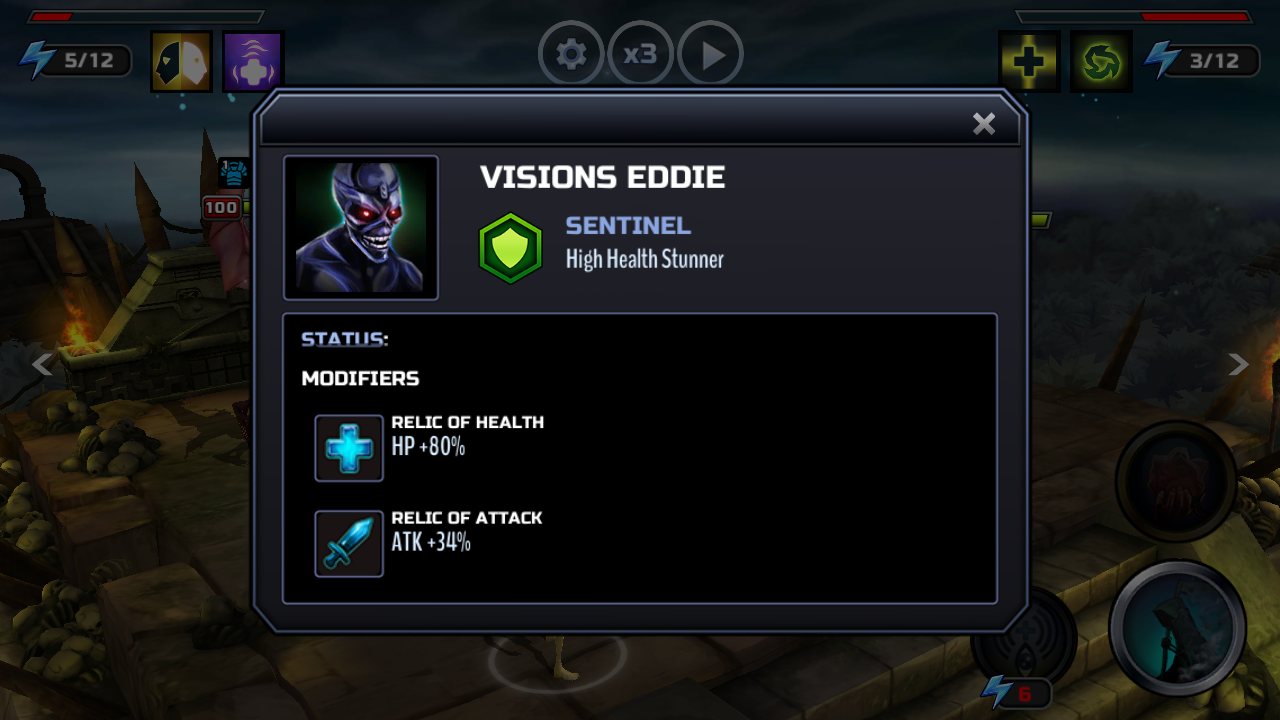Image resolution: width=1280 pixels, height=720 pixels.
Task: Go to the previous character with left arrow
Action: click(42, 365)
